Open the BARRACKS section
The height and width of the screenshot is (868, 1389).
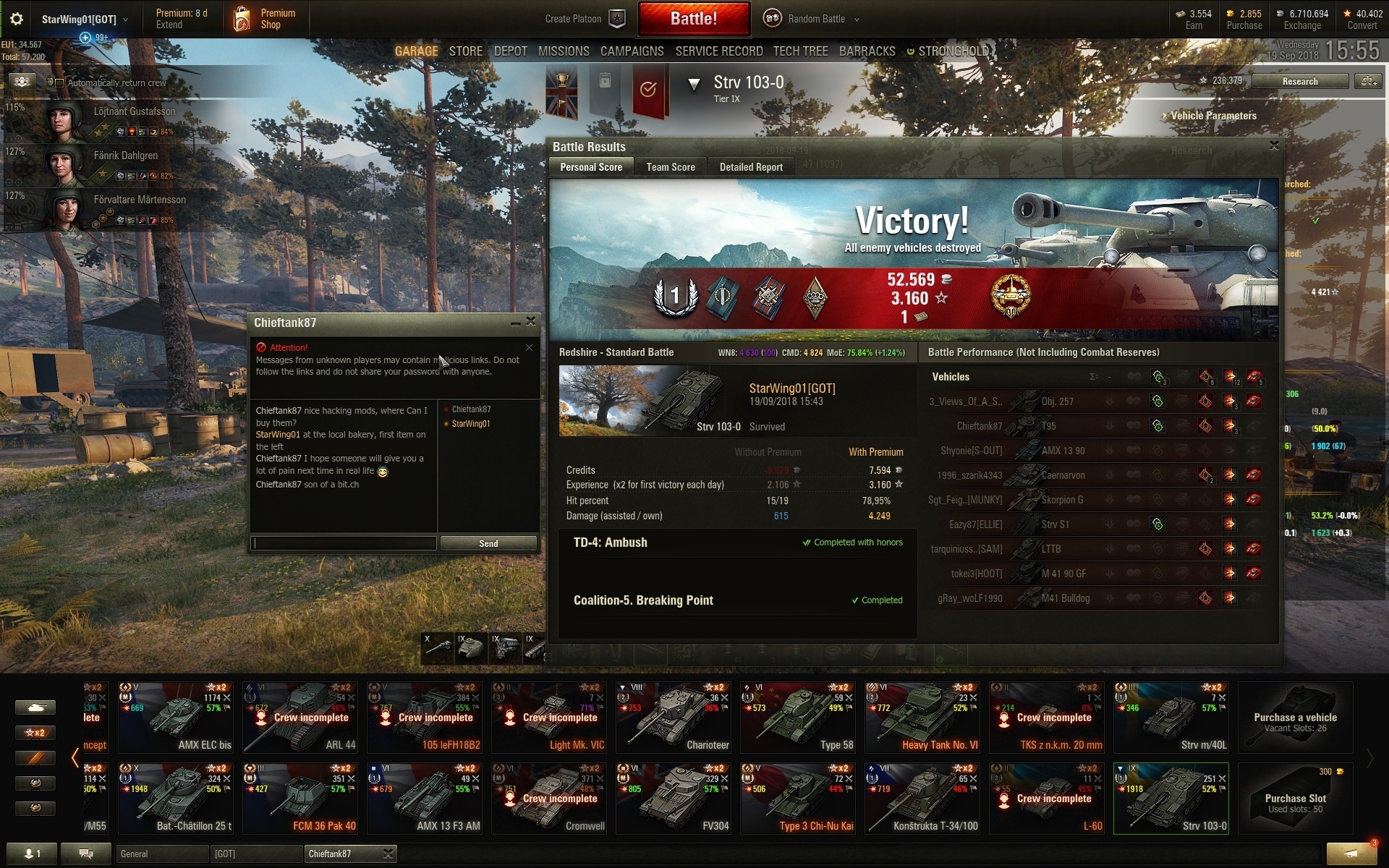pos(867,51)
